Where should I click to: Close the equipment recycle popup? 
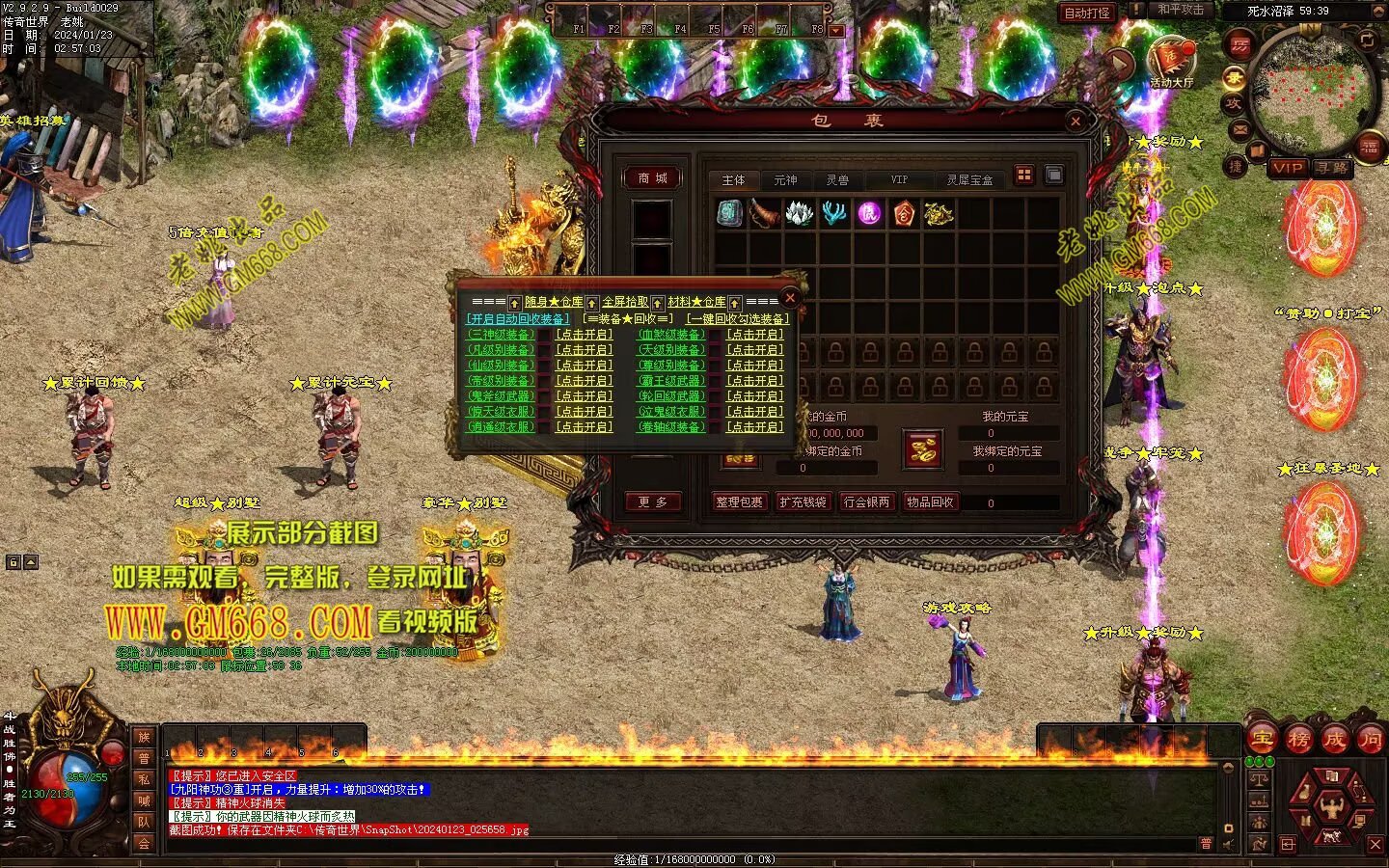[790, 297]
